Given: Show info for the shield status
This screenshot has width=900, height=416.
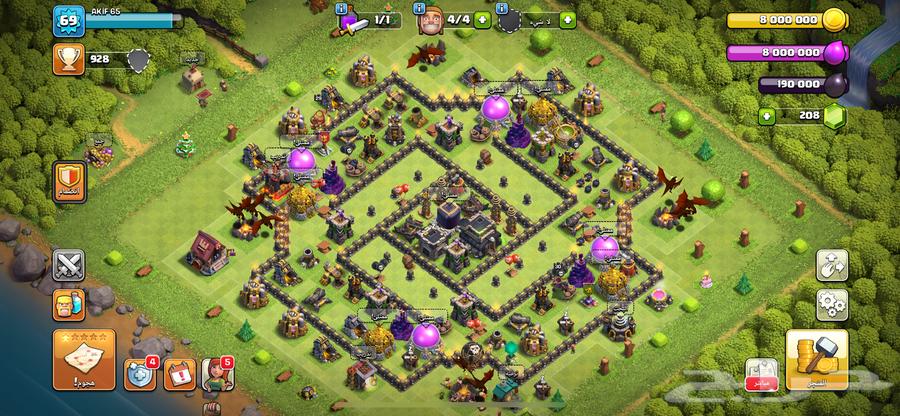Looking at the screenshot, I should [x=503, y=8].
